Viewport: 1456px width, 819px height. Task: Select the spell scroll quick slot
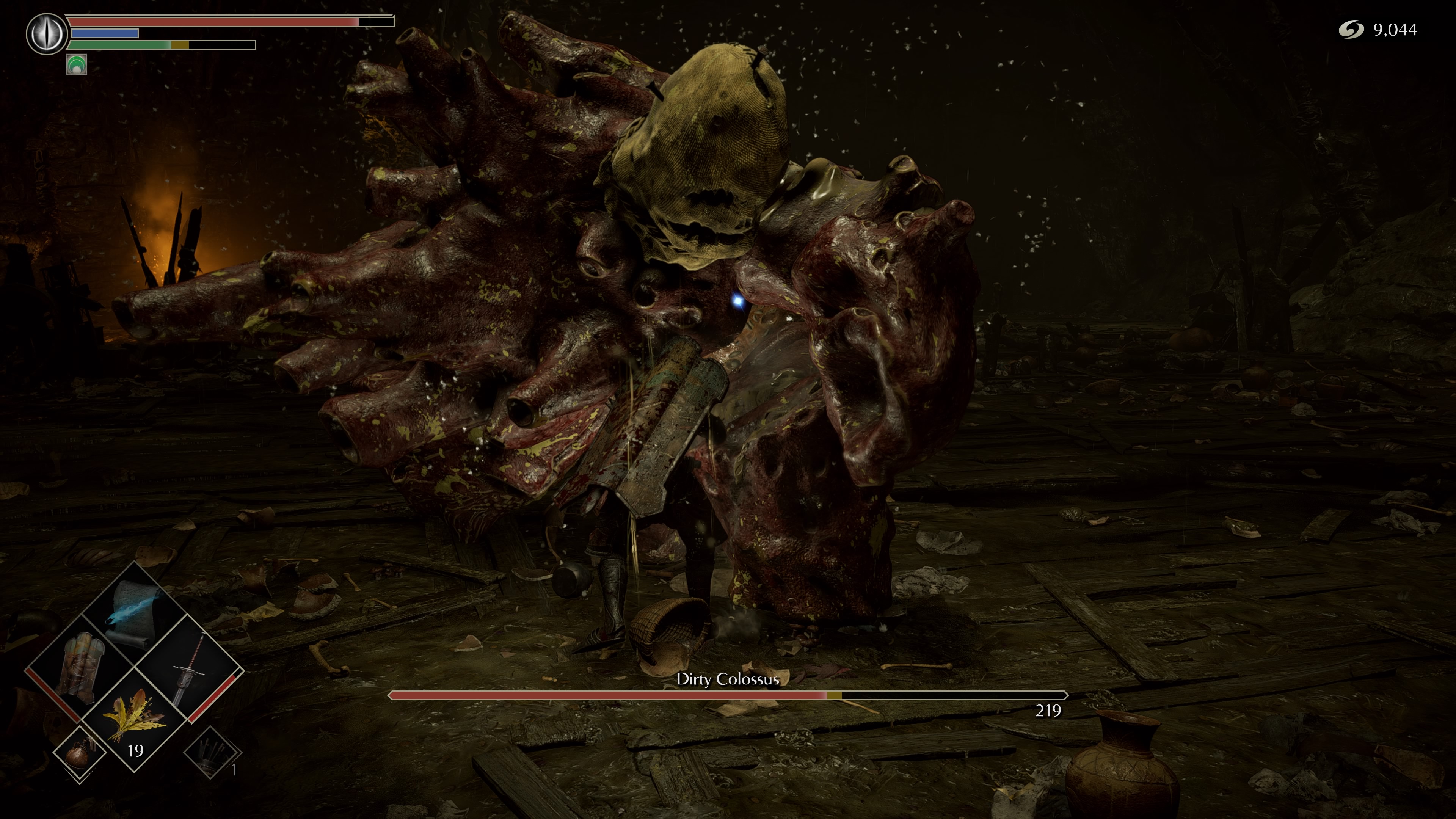tap(135, 614)
